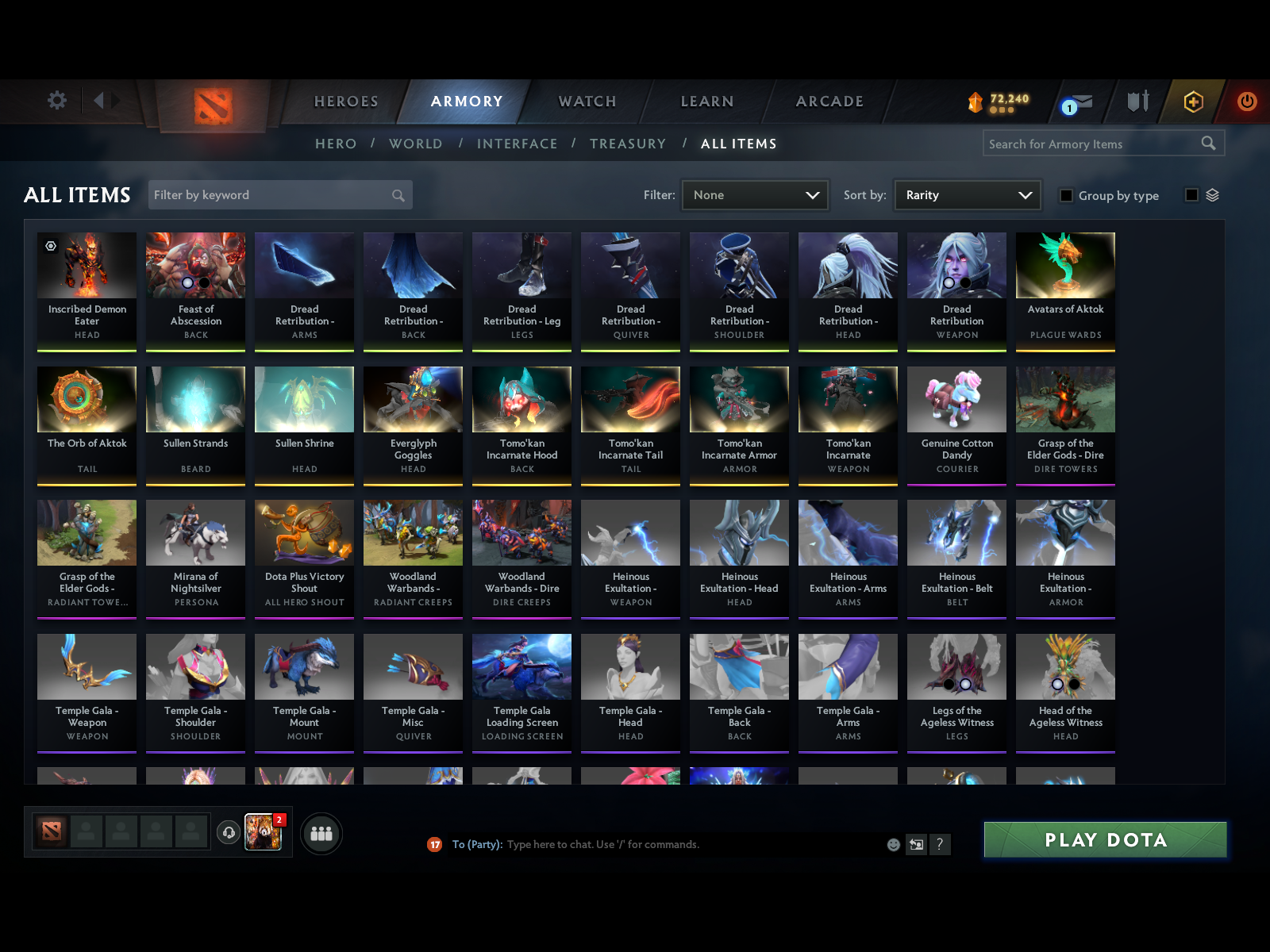The image size is (1270, 952).
Task: Click the PLAY DOTA button
Action: 1105,839
